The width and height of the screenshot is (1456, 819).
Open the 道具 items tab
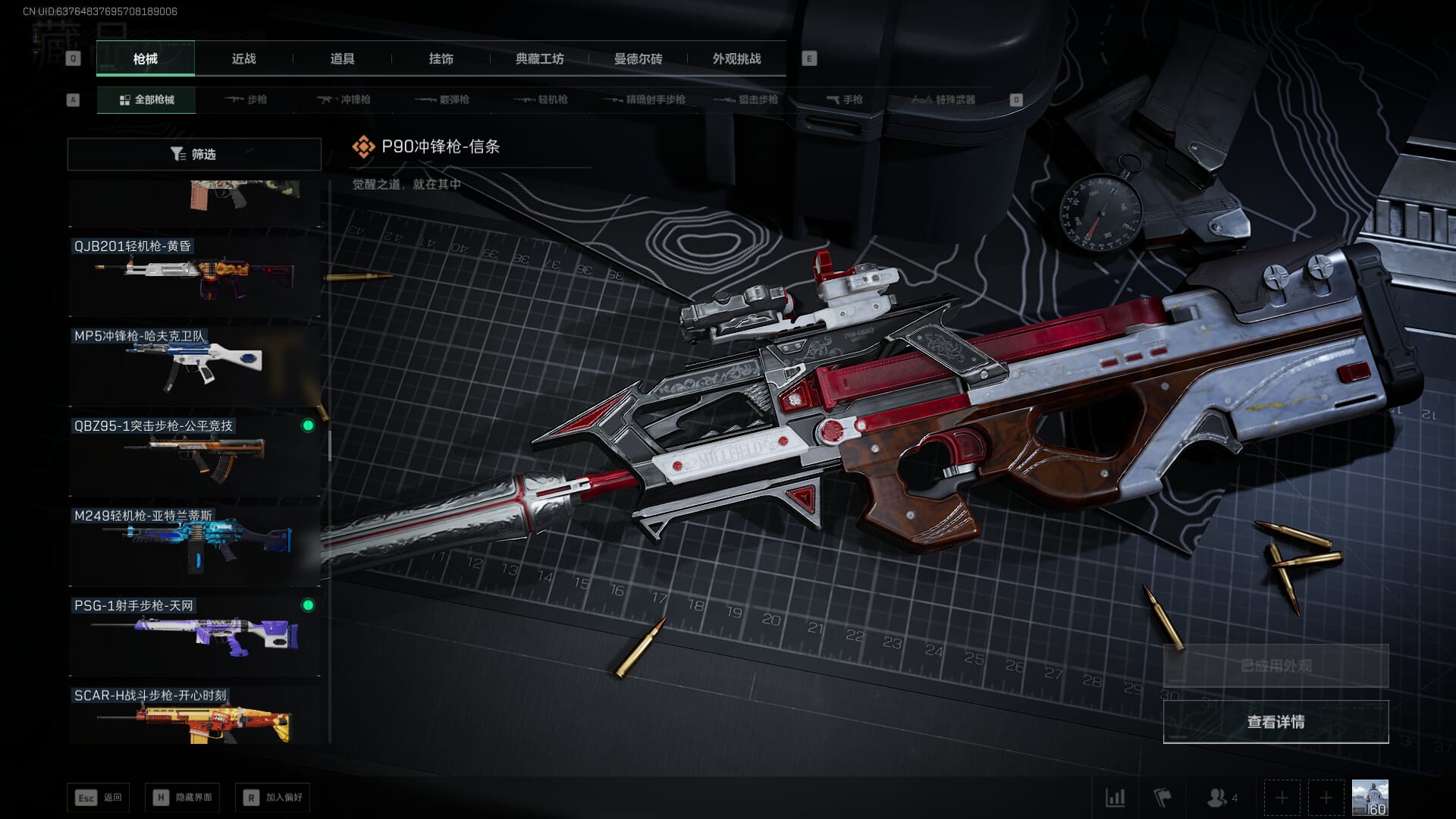342,58
